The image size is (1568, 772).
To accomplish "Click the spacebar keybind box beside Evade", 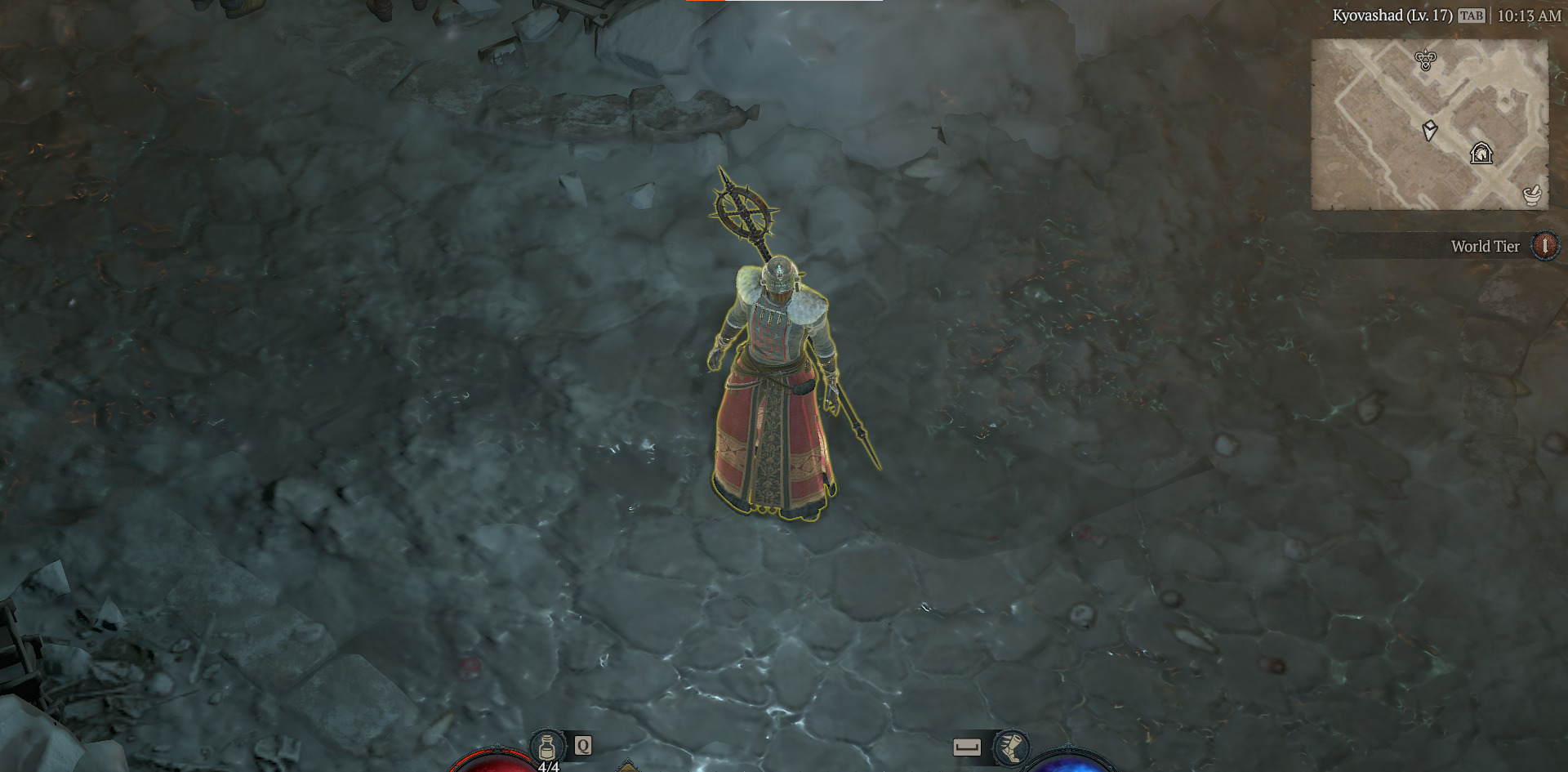I will point(968,745).
